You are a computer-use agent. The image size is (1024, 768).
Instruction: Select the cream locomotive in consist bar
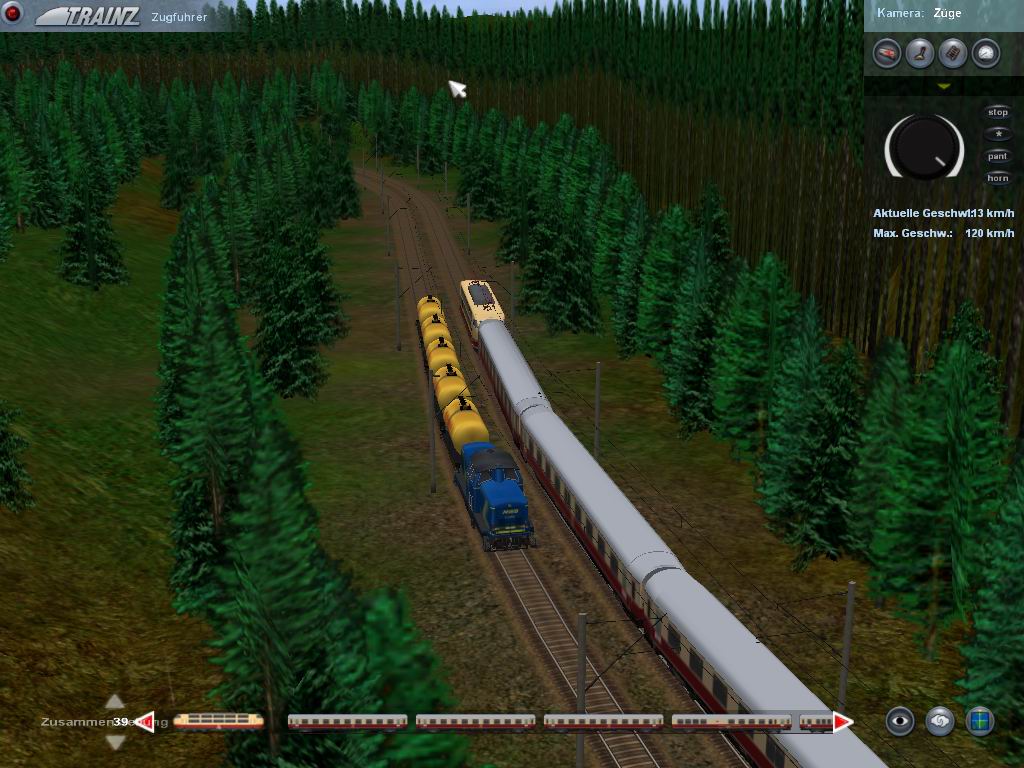point(218,720)
